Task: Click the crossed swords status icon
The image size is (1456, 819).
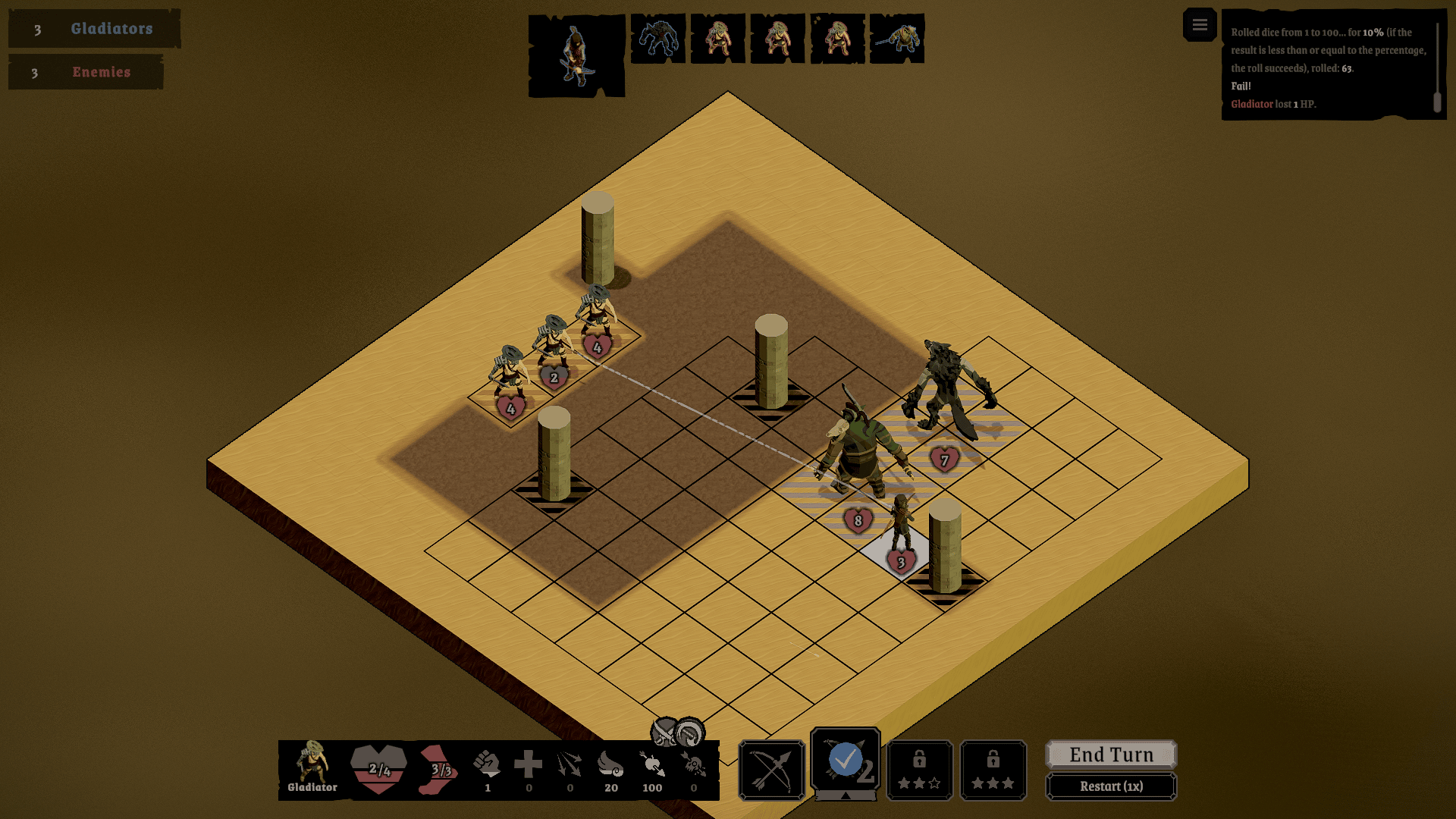Action: click(x=665, y=732)
